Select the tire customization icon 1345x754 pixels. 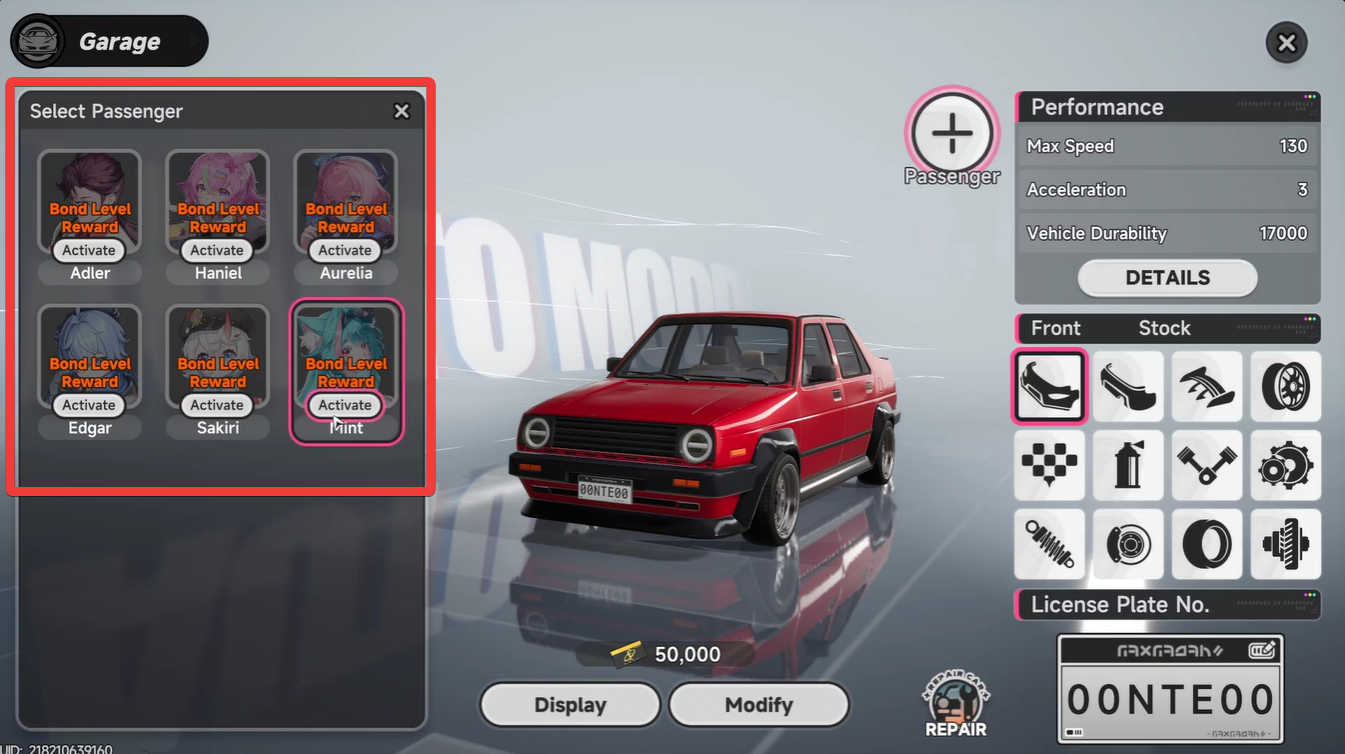[1207, 544]
